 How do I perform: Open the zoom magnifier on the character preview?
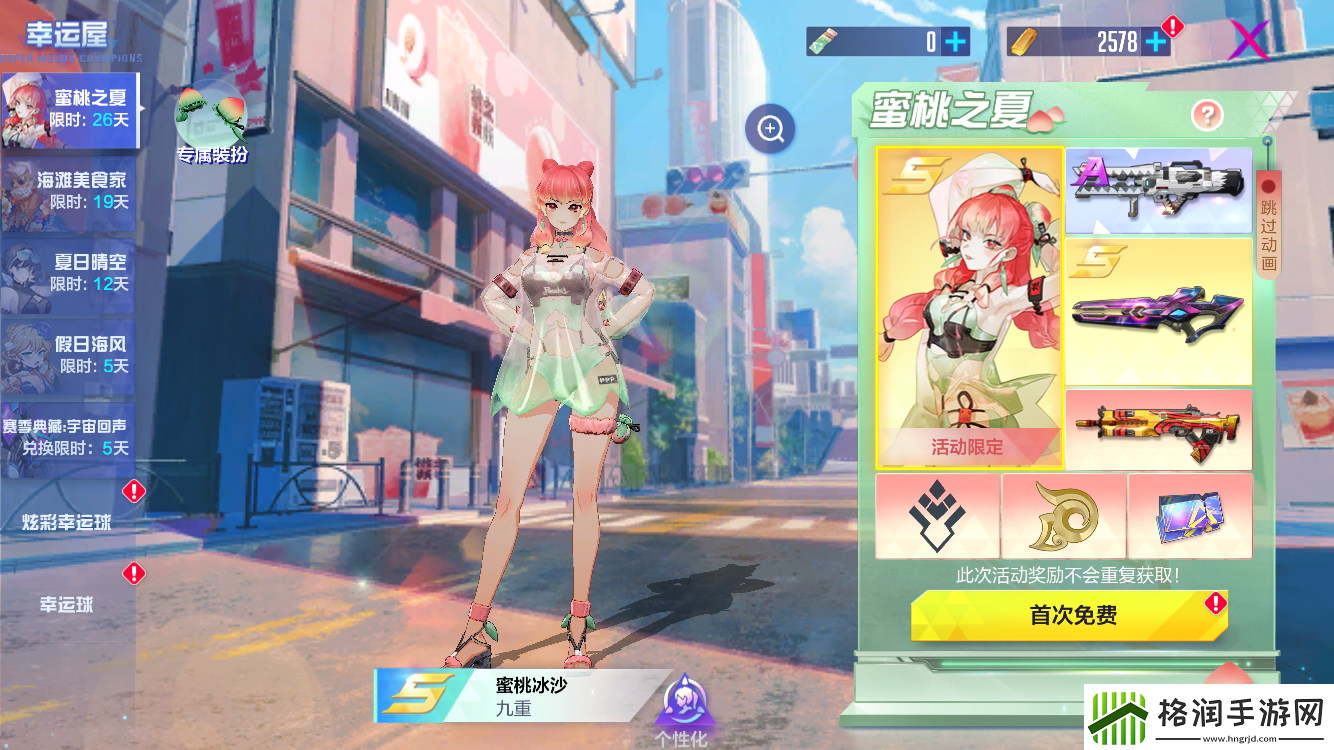pos(768,128)
